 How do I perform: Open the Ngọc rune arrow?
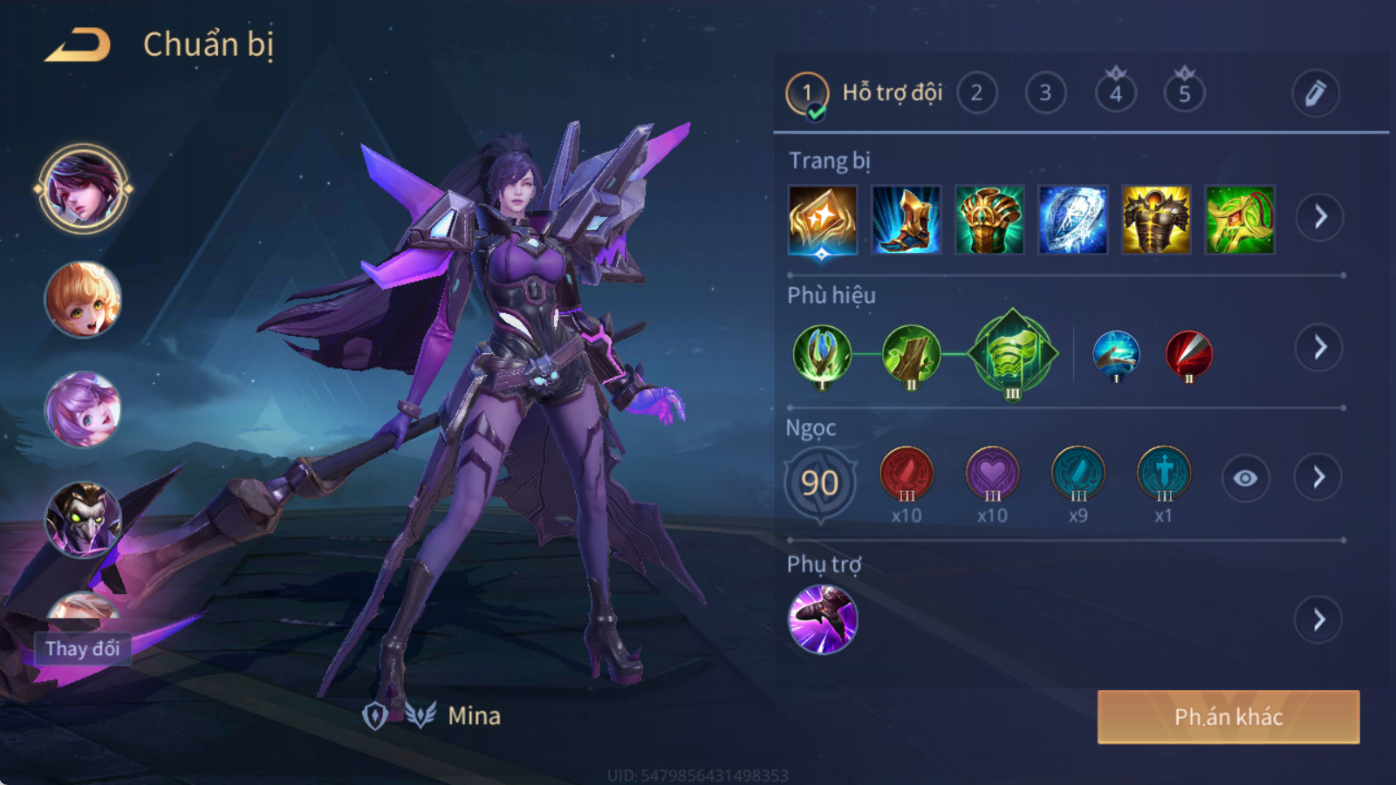click(x=1319, y=478)
